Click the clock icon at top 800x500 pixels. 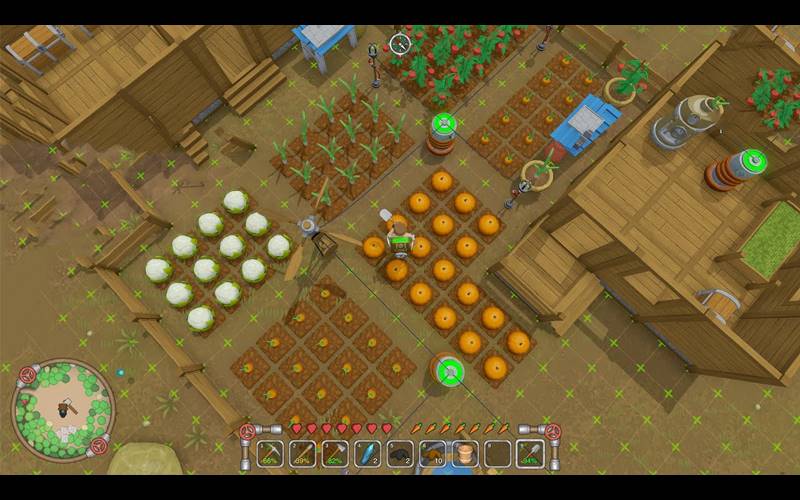click(400, 43)
